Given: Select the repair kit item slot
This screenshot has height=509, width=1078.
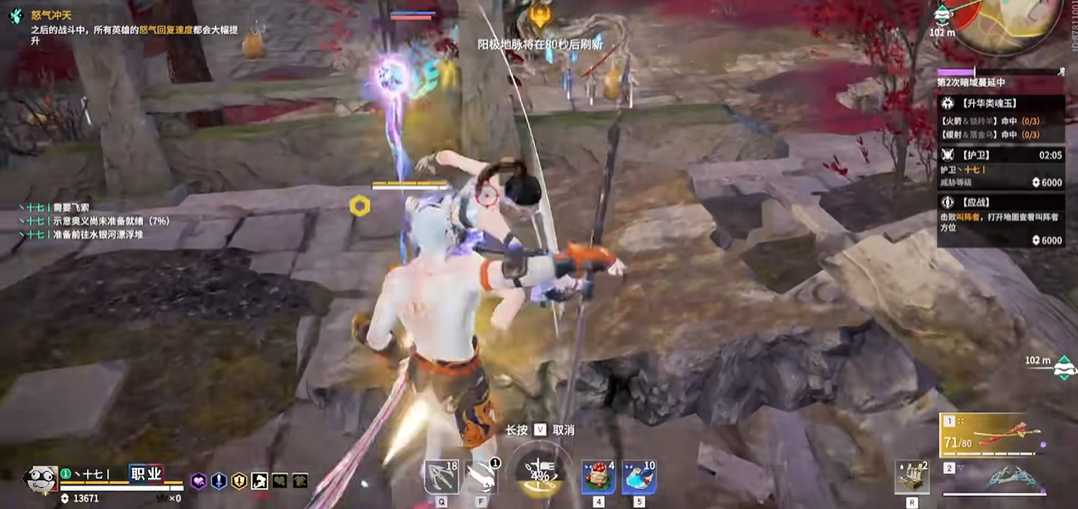Looking at the screenshot, I should point(912,476).
